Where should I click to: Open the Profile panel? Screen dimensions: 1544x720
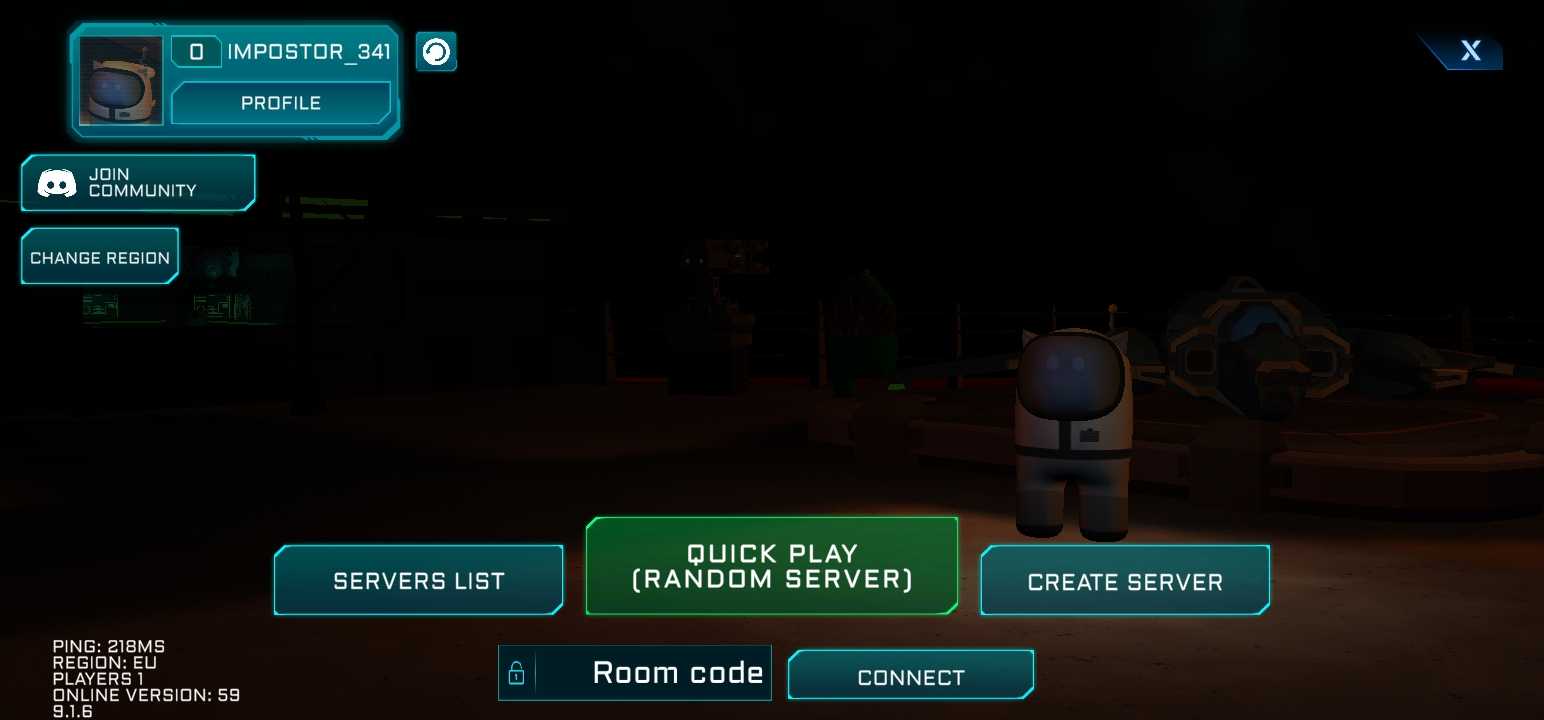pyautogui.click(x=281, y=103)
